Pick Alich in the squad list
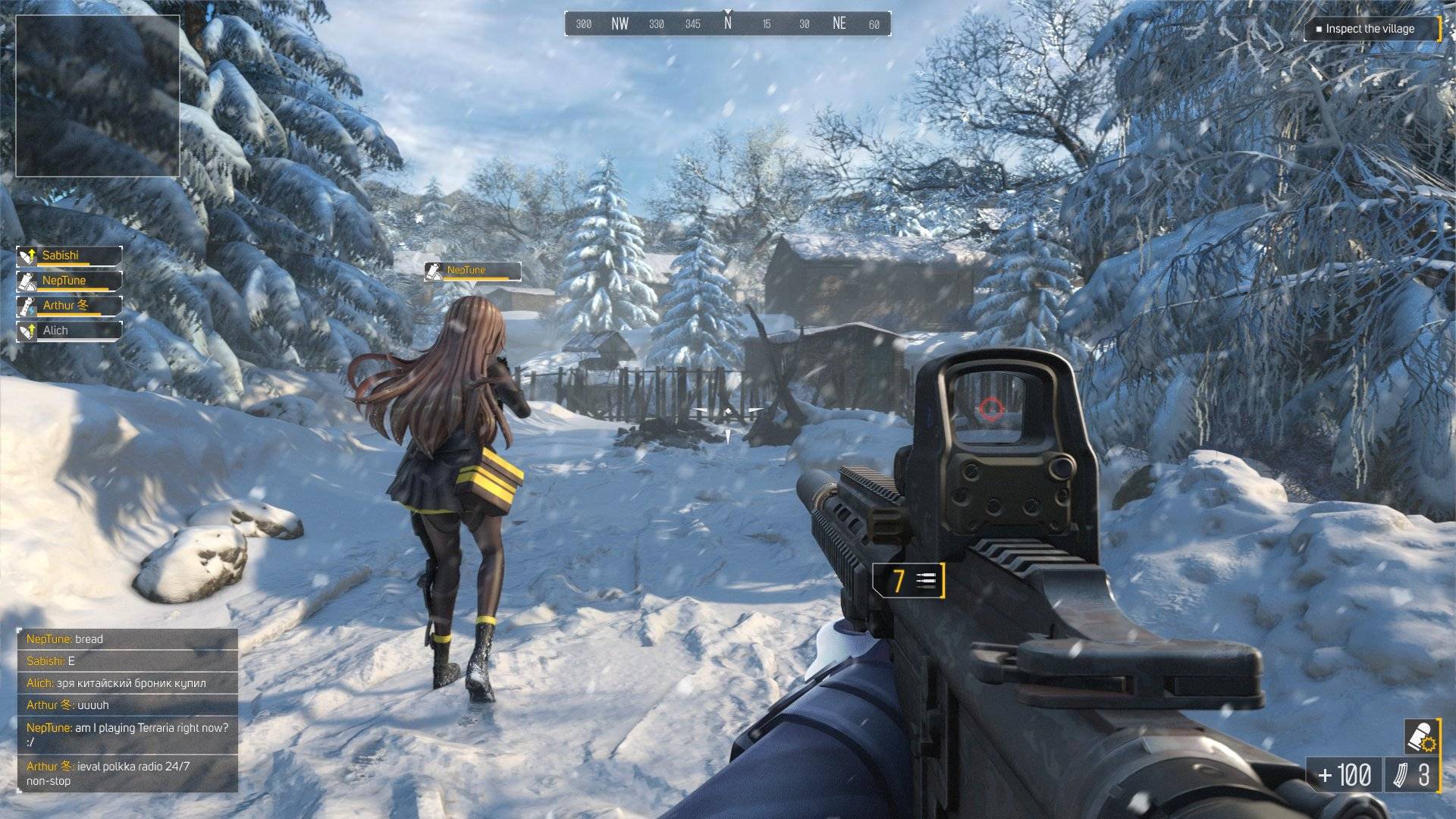 [x=70, y=331]
